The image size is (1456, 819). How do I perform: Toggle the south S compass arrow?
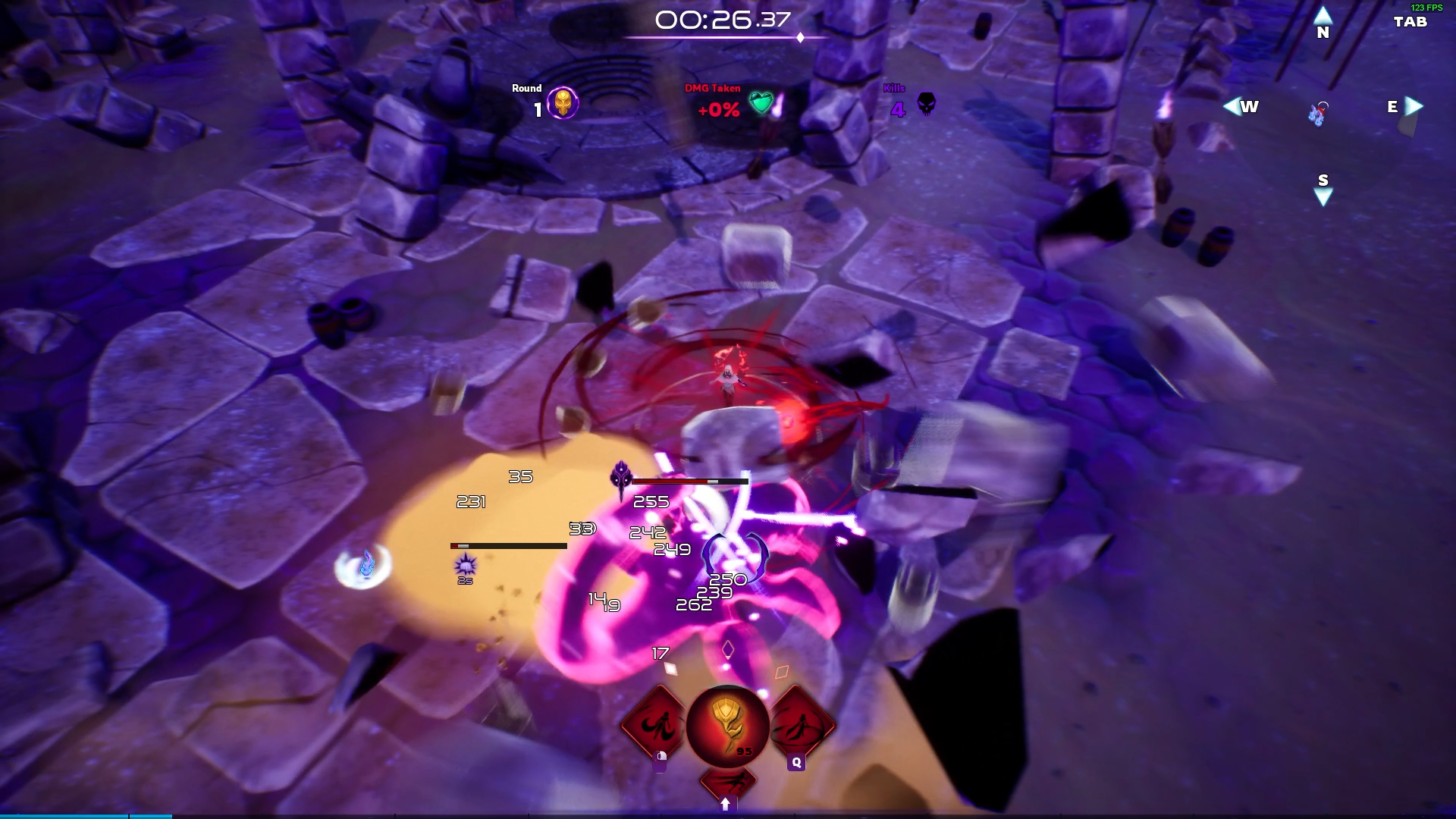pos(1323,196)
